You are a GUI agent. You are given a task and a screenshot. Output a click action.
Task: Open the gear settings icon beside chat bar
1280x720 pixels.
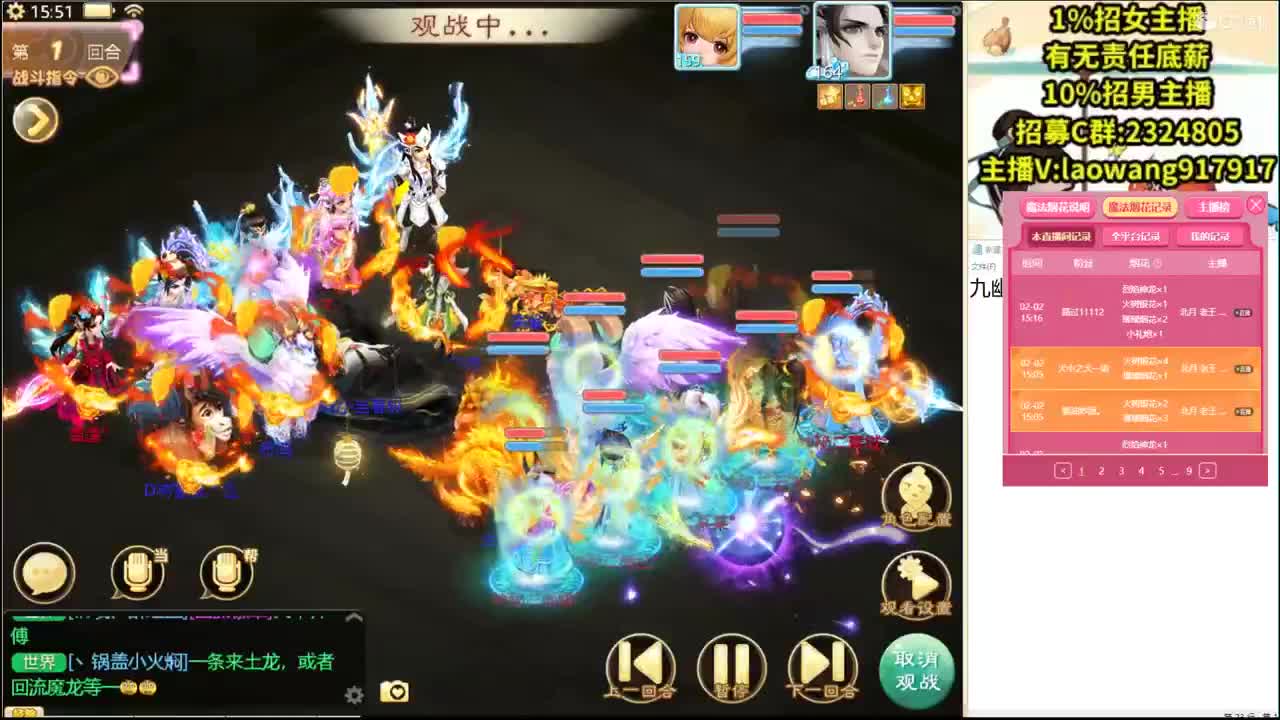pos(355,693)
